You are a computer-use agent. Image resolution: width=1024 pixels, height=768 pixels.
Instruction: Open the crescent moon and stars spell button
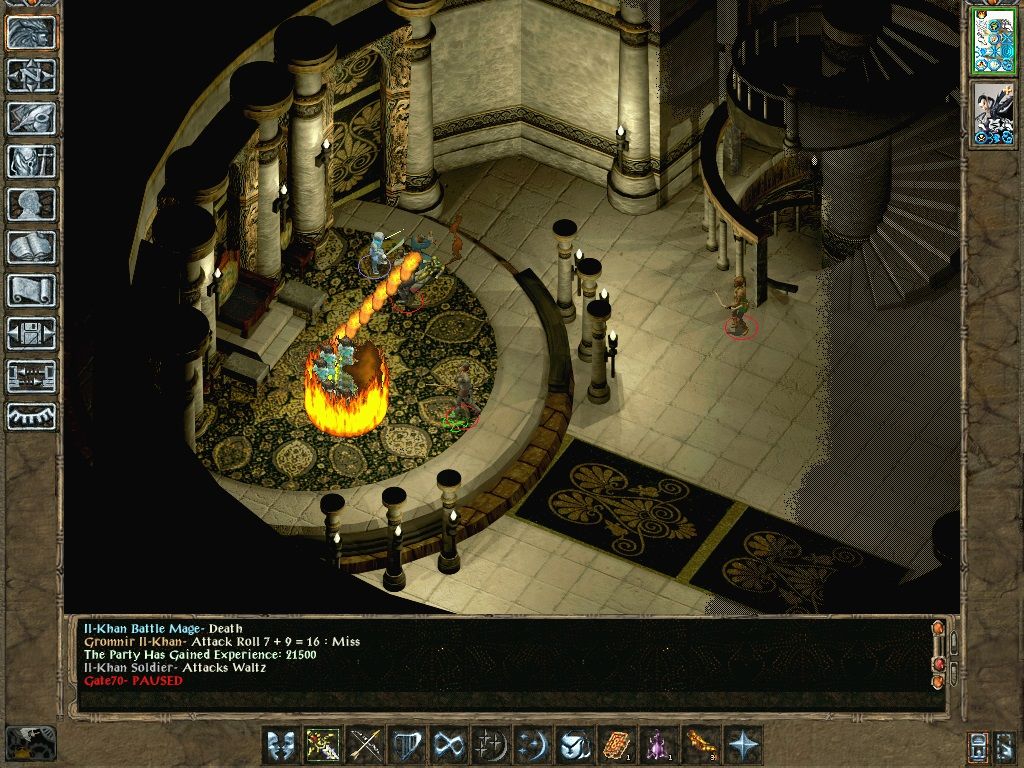(x=491, y=745)
